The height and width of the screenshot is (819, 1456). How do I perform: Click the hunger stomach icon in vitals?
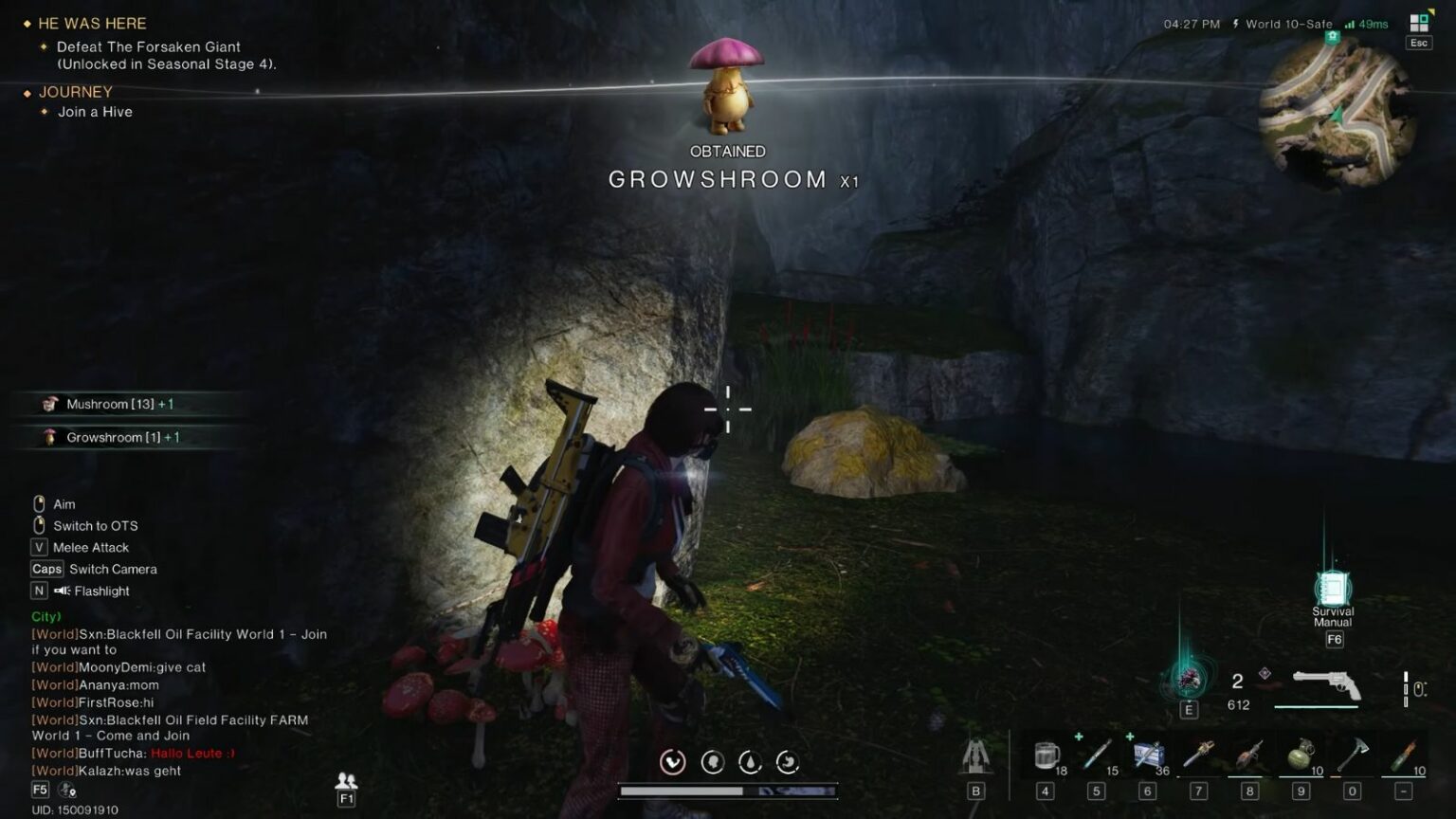coord(788,761)
